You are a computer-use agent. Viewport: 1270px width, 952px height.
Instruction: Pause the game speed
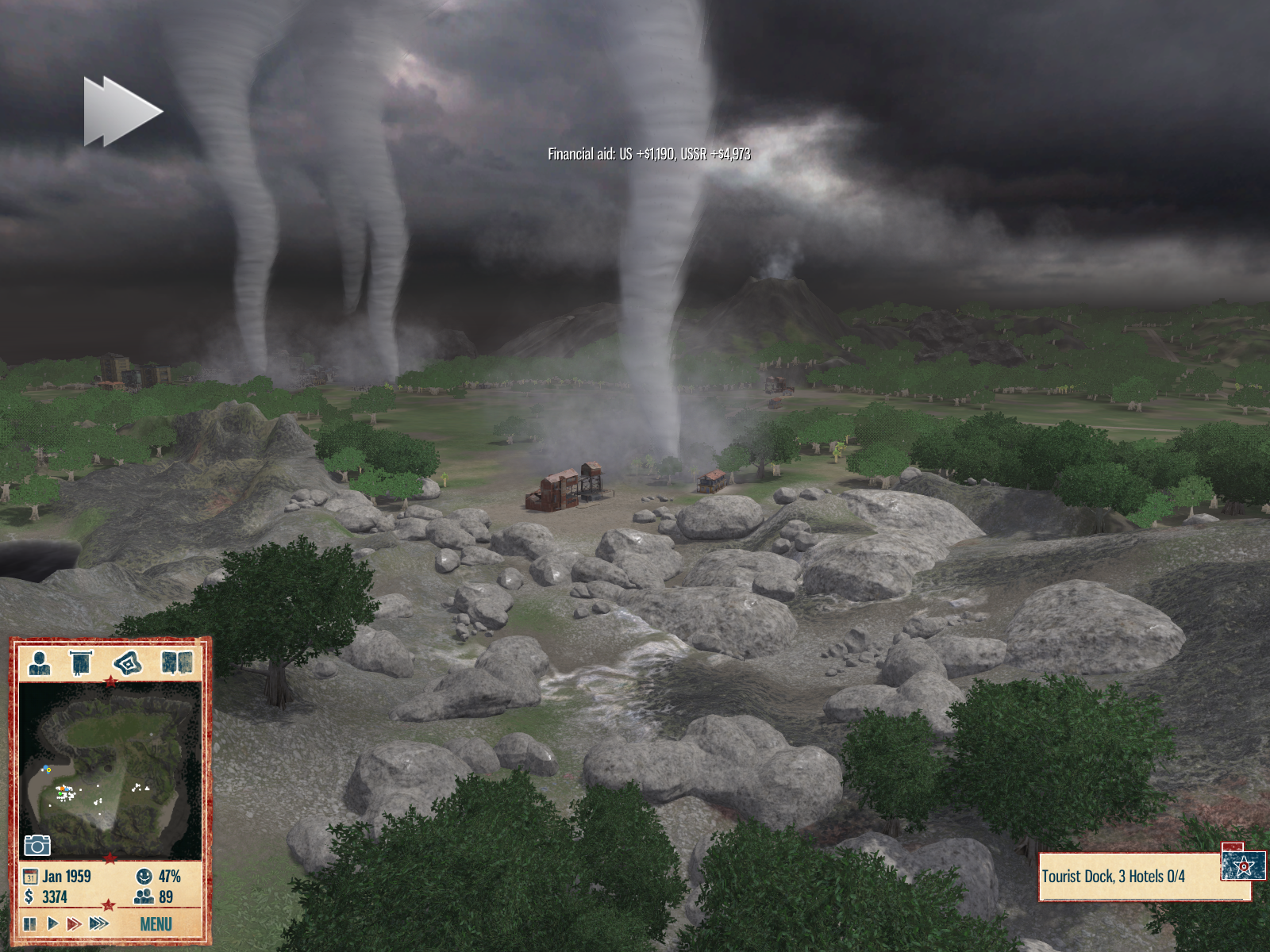coord(30,923)
